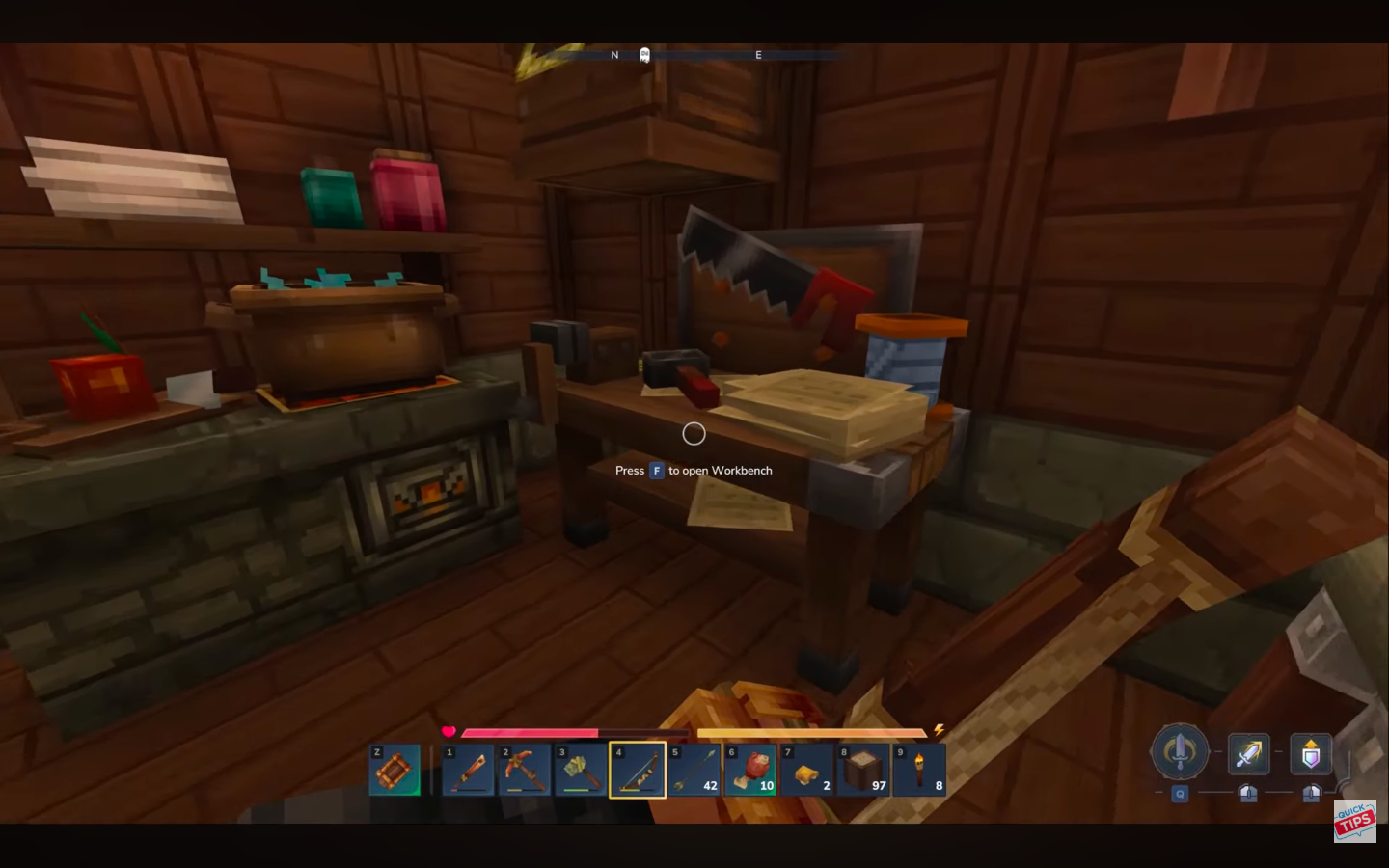Open the QUICK TIPS badge
Viewport: 1389px width, 868px height.
point(1354,823)
